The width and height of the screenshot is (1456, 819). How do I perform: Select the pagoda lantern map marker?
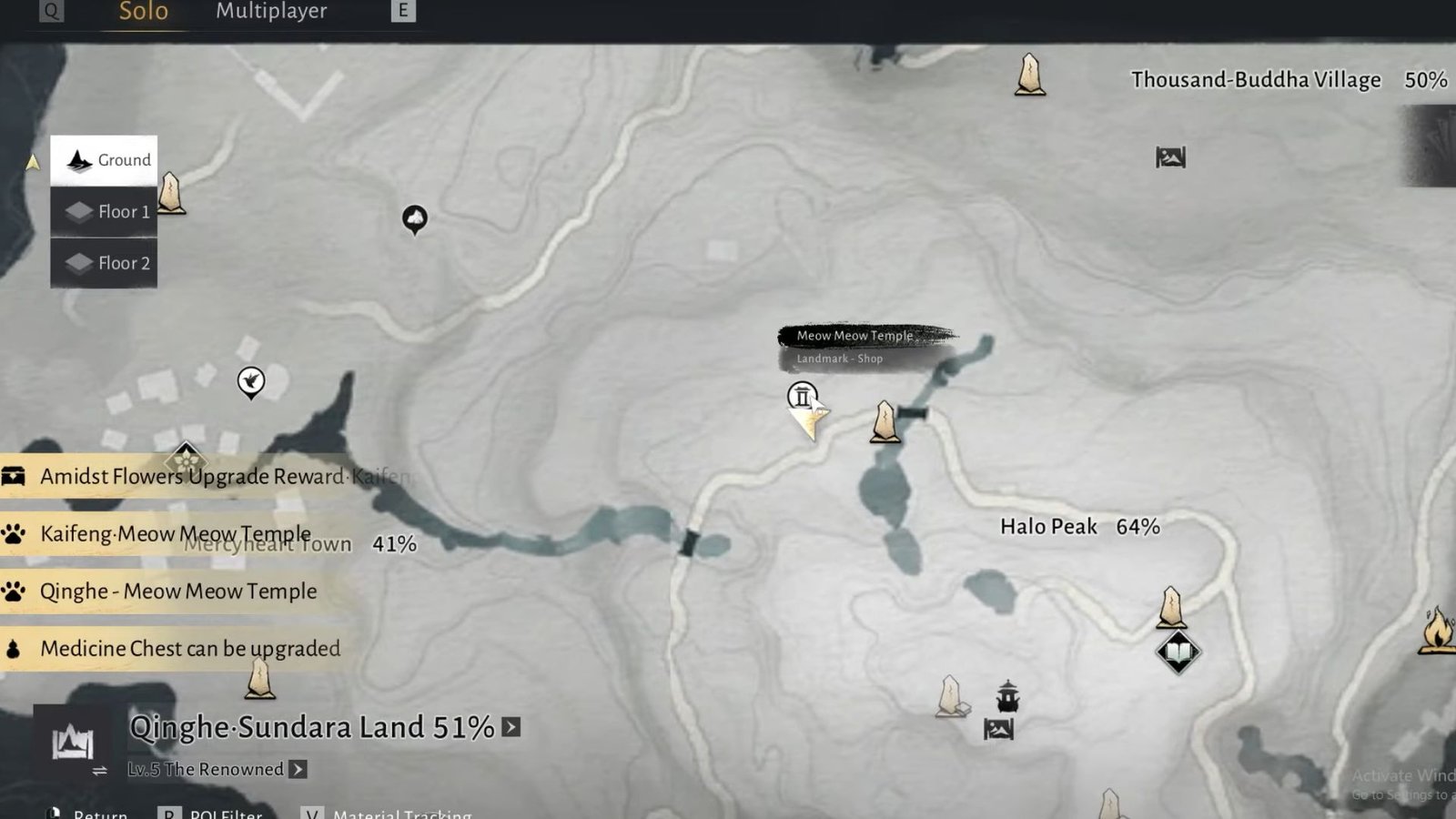(1007, 696)
